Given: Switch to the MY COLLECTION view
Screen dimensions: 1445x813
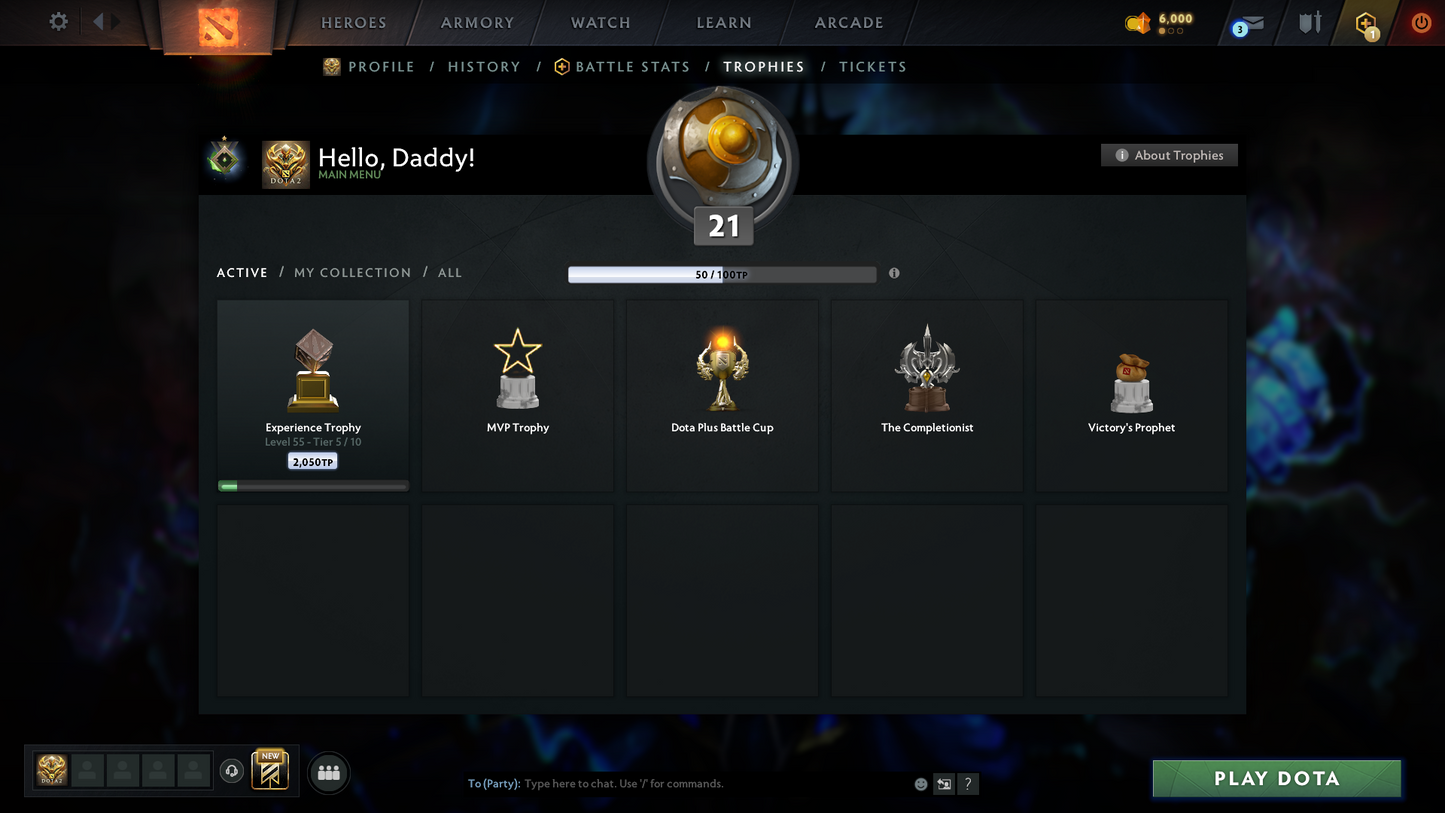Looking at the screenshot, I should 352,272.
